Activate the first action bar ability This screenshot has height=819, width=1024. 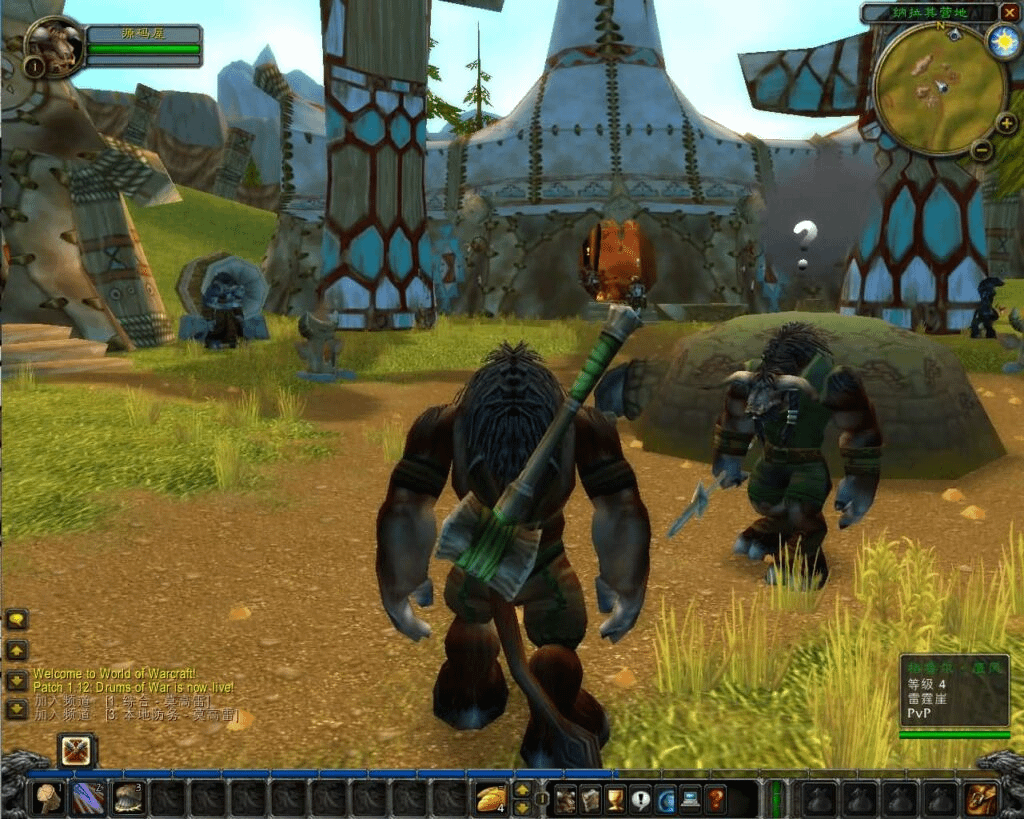point(47,798)
